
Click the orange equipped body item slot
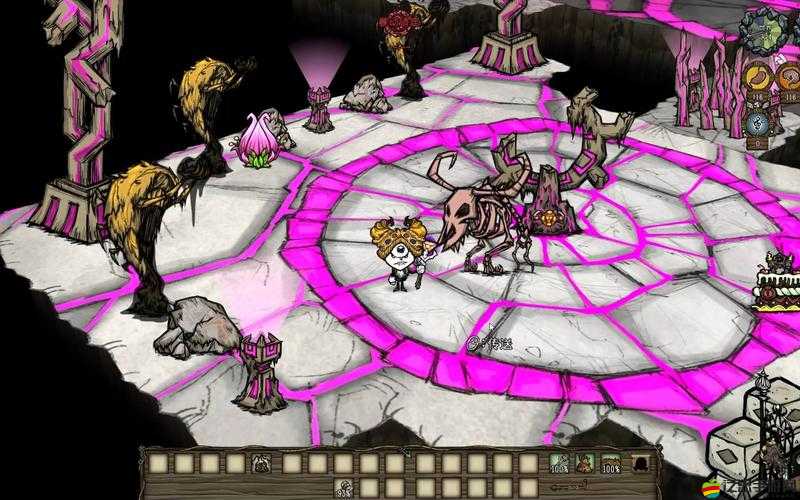pos(584,463)
